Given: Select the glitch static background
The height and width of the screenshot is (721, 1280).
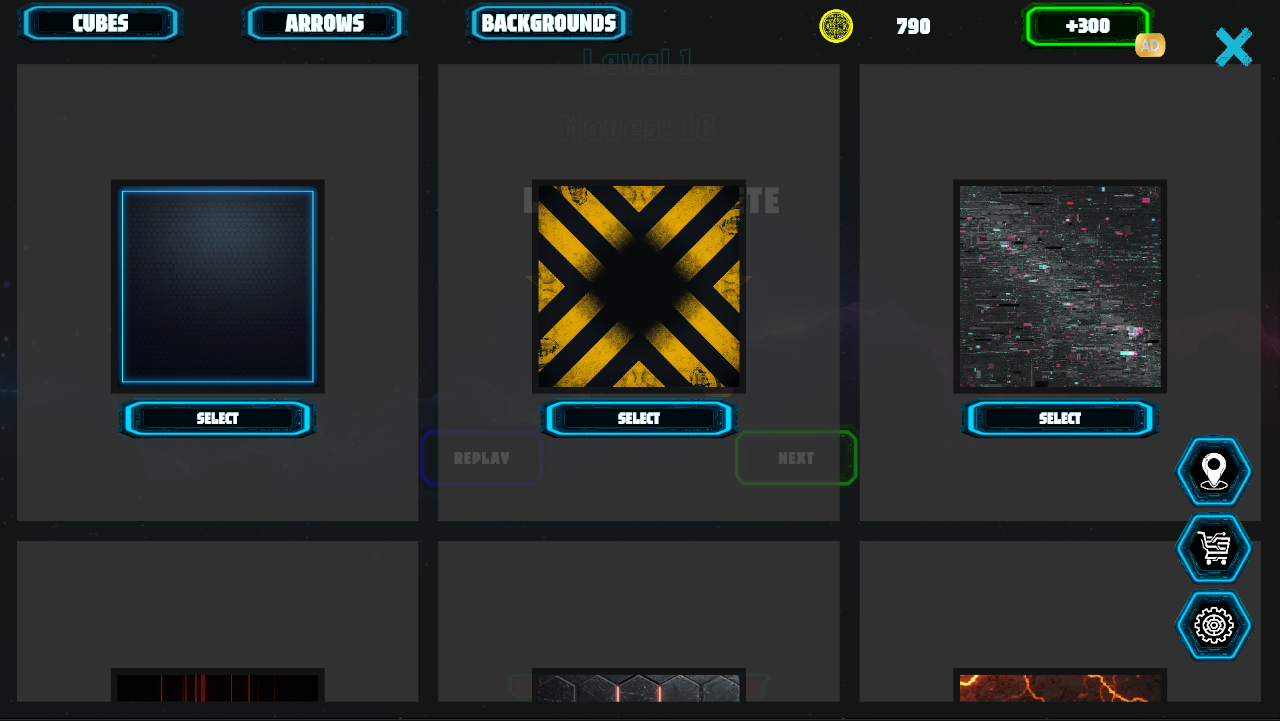Looking at the screenshot, I should (x=1060, y=418).
